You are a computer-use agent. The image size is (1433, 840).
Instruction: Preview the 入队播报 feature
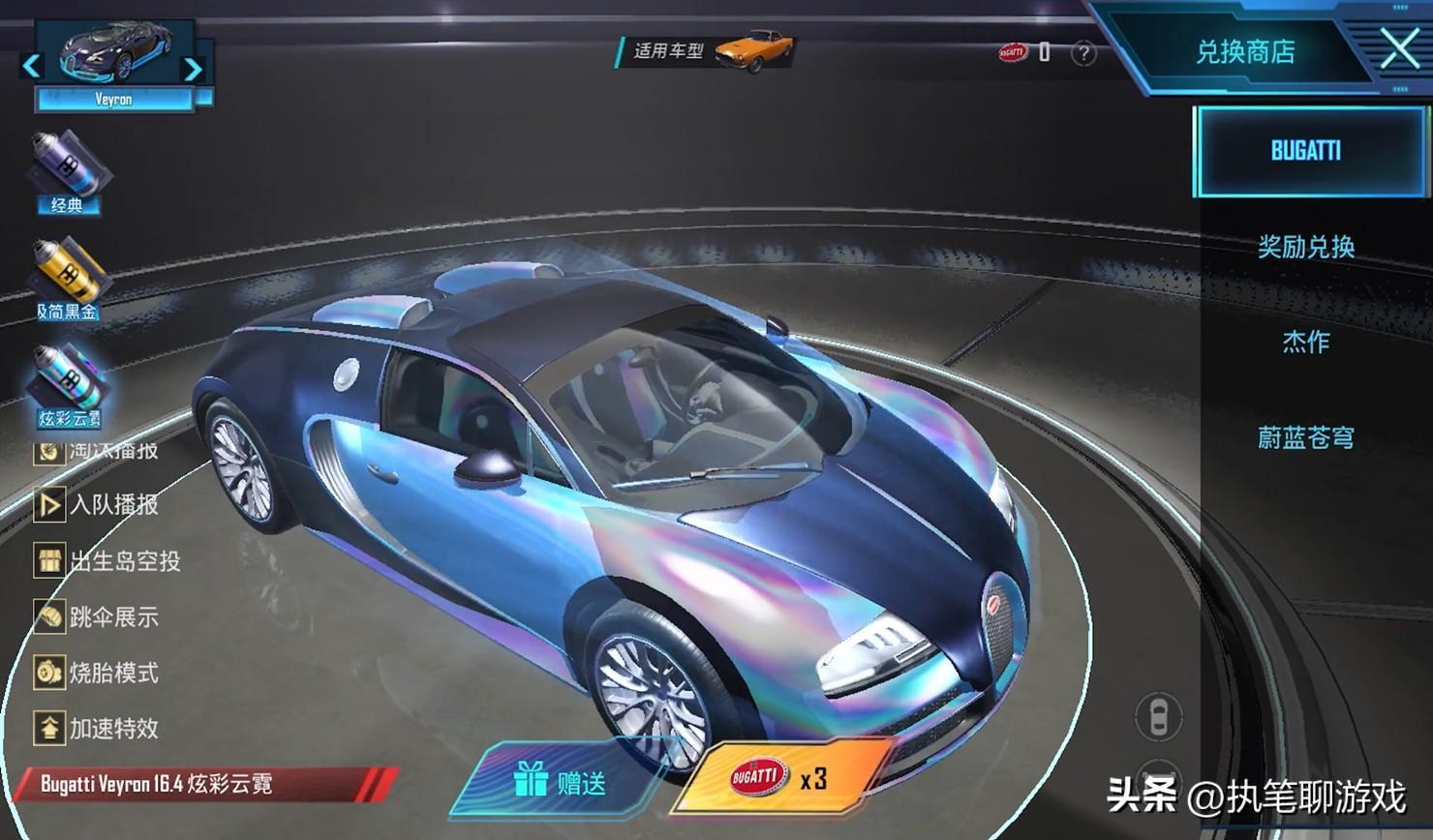97,504
